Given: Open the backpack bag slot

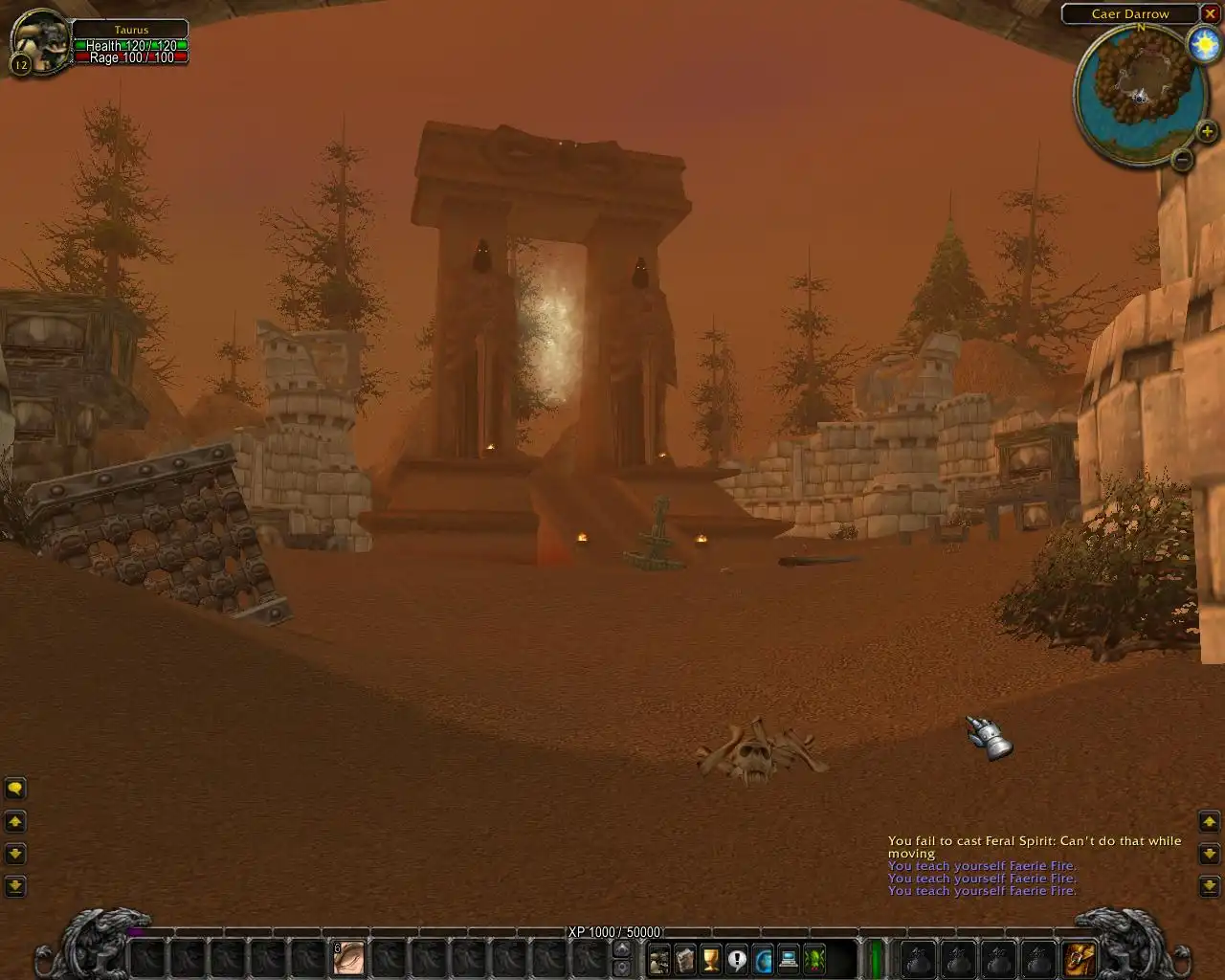Looking at the screenshot, I should click(x=1080, y=957).
